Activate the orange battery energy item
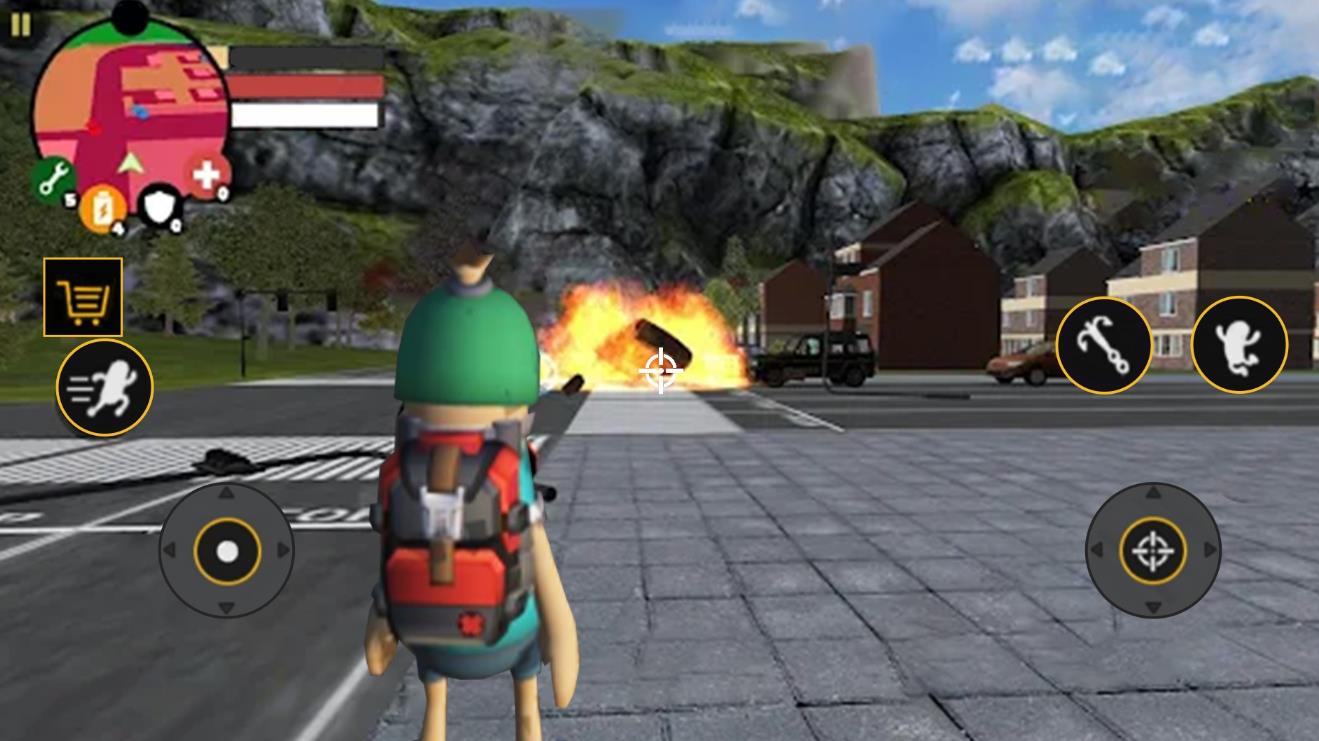 coord(103,209)
